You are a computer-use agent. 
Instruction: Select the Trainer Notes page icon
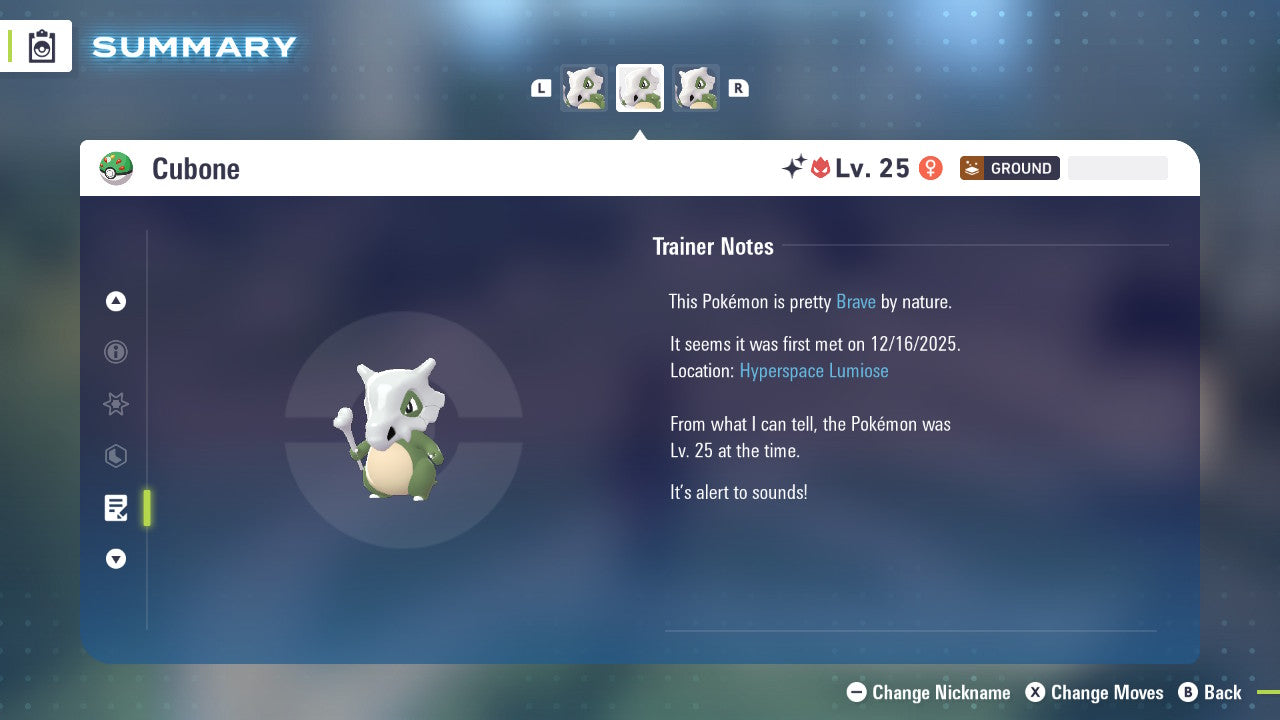[x=116, y=508]
